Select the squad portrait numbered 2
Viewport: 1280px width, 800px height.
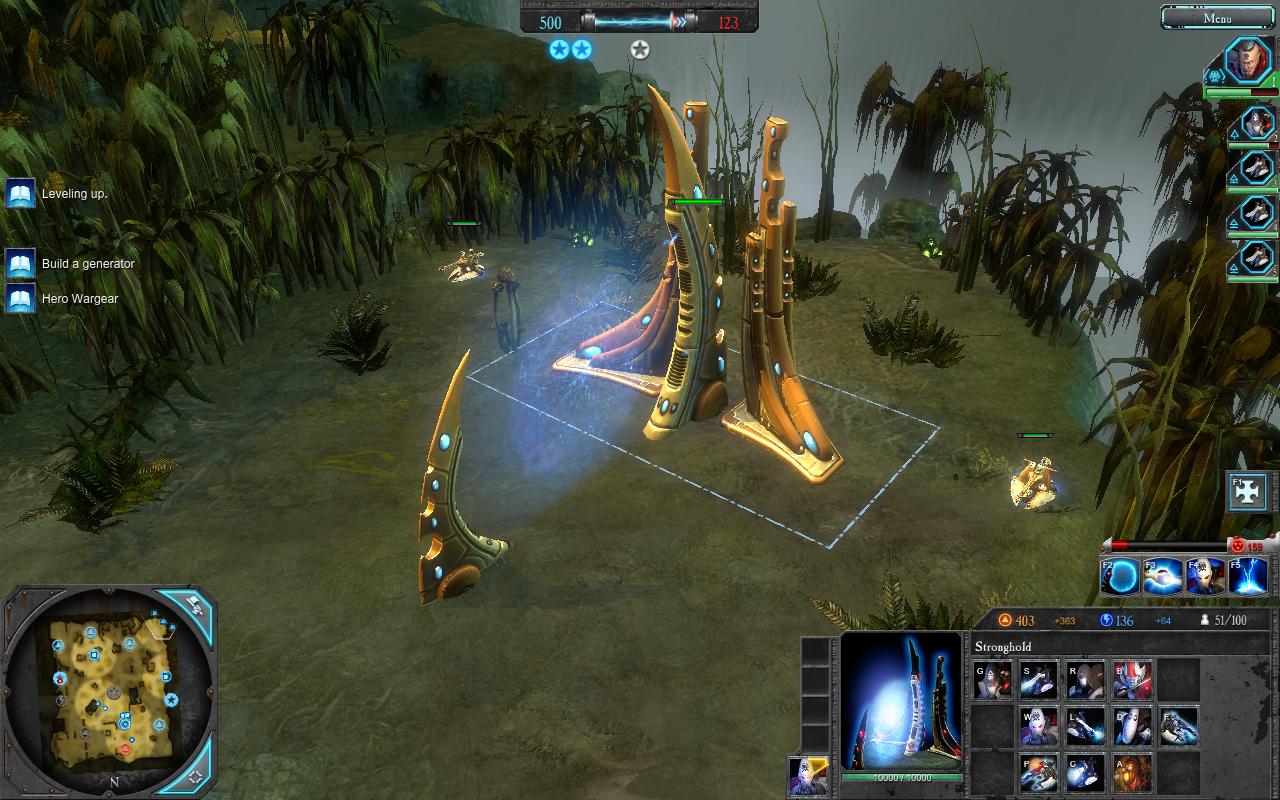tap(1256, 125)
